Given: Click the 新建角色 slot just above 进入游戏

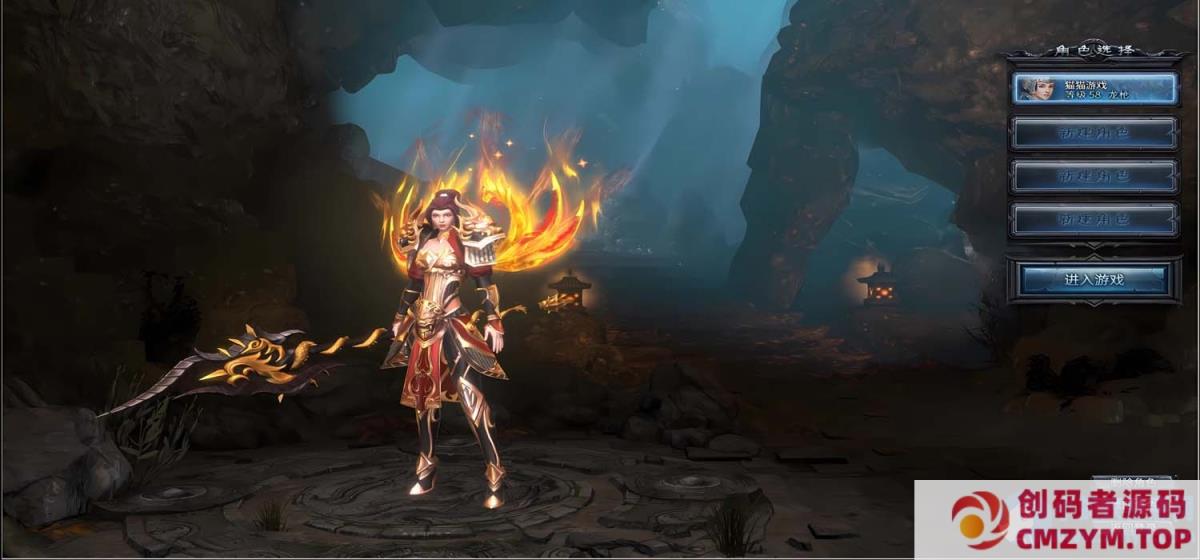Looking at the screenshot, I should tap(1094, 220).
